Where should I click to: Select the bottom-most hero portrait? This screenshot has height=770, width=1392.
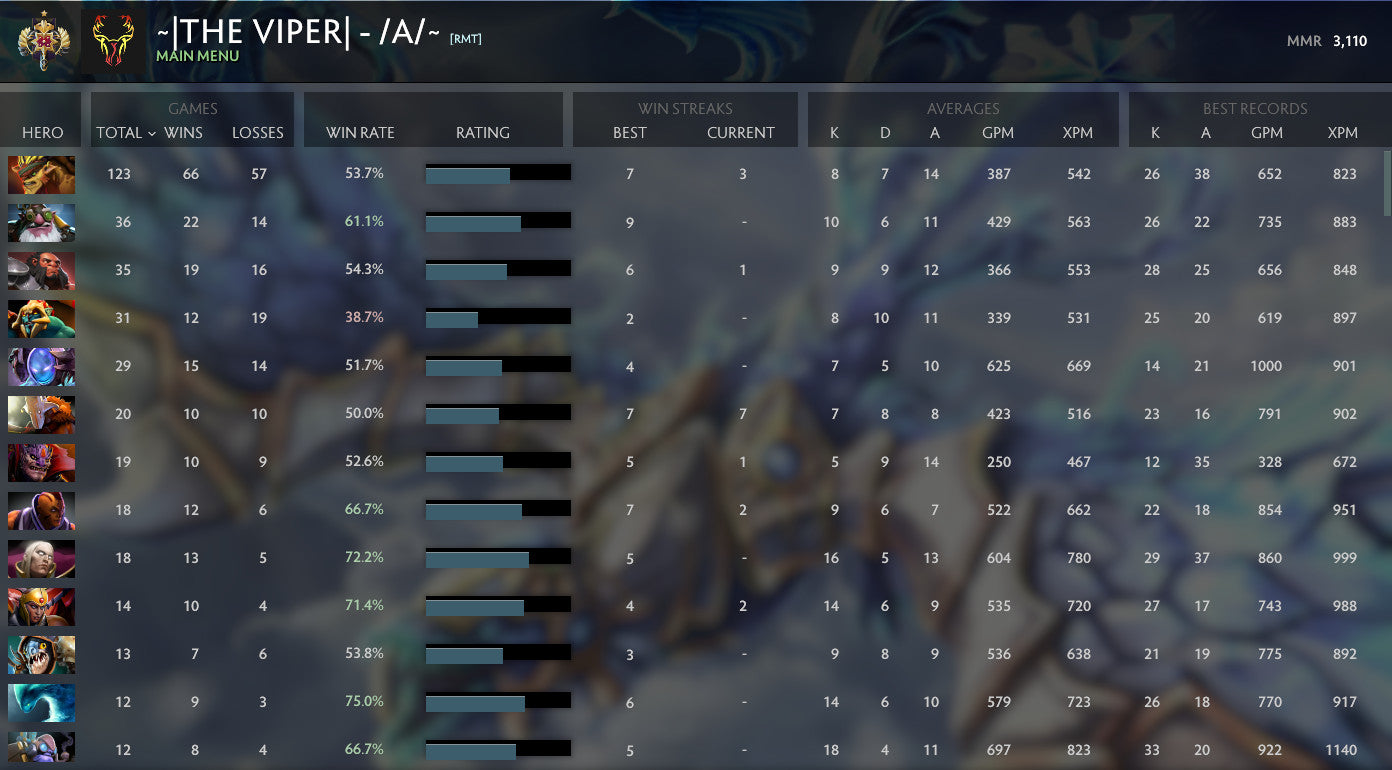point(41,749)
